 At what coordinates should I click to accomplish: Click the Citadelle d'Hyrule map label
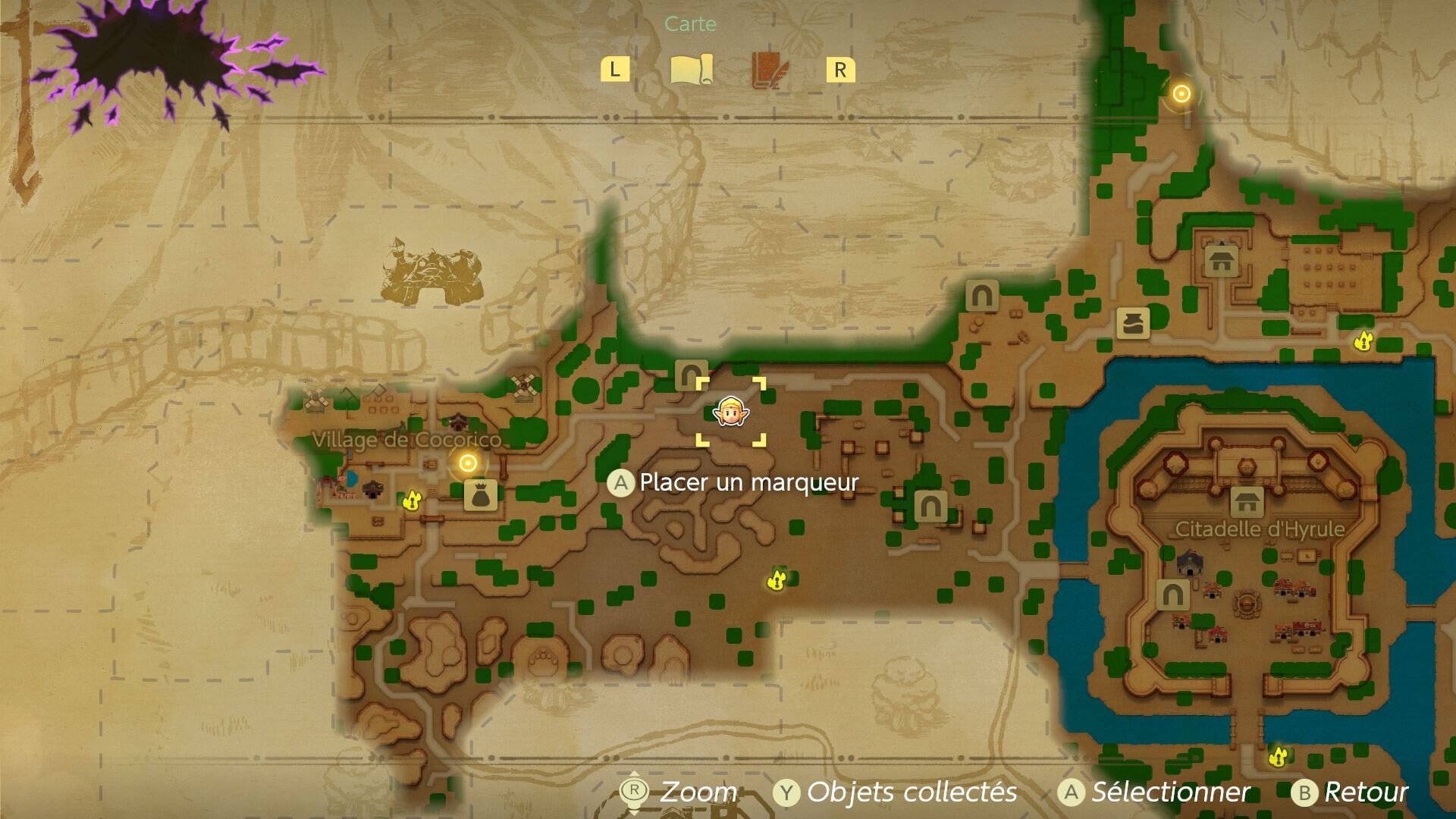click(1260, 529)
